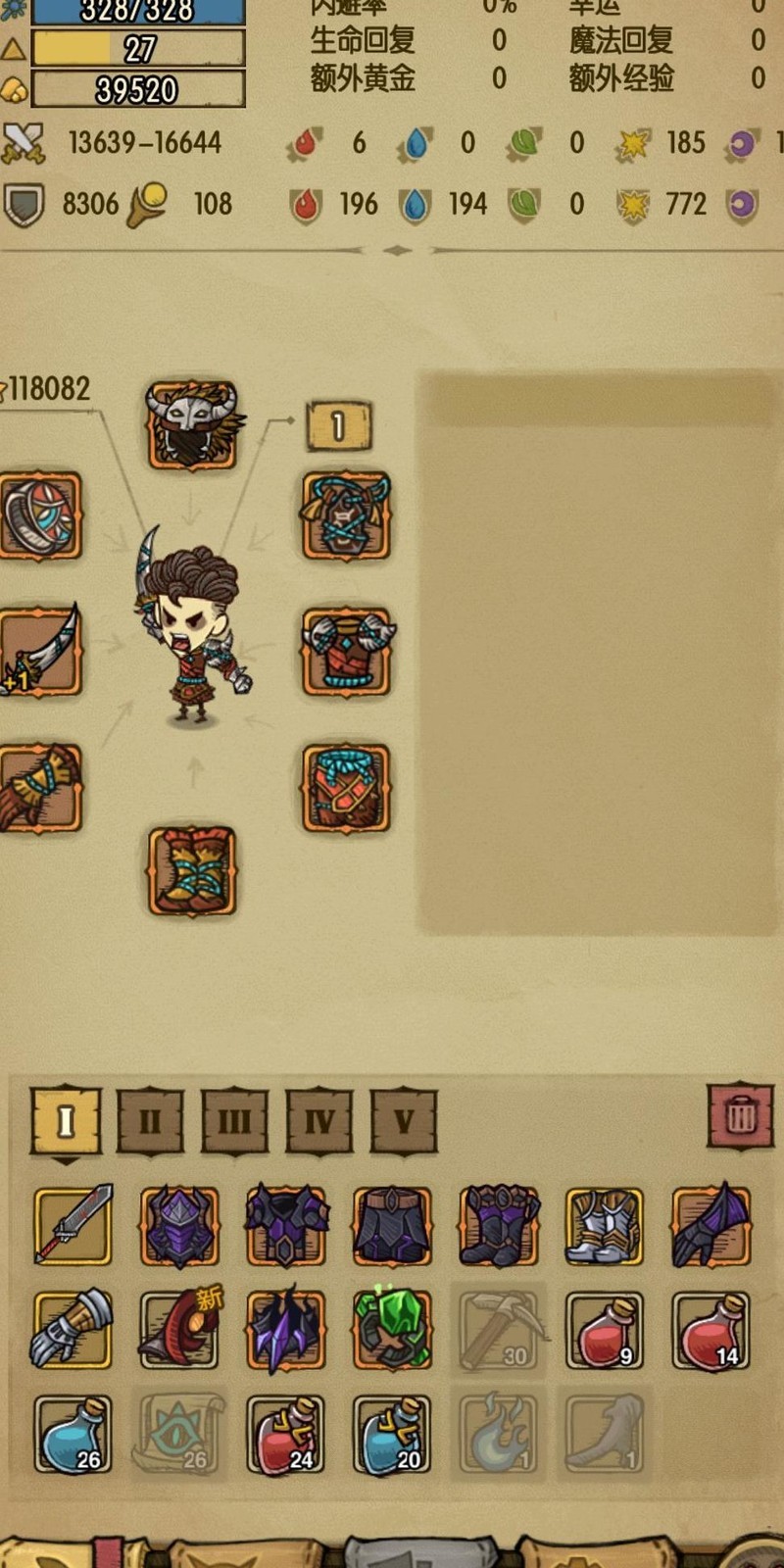Inspect the equipped ring slot
This screenshot has width=784, height=1568.
coord(39,515)
